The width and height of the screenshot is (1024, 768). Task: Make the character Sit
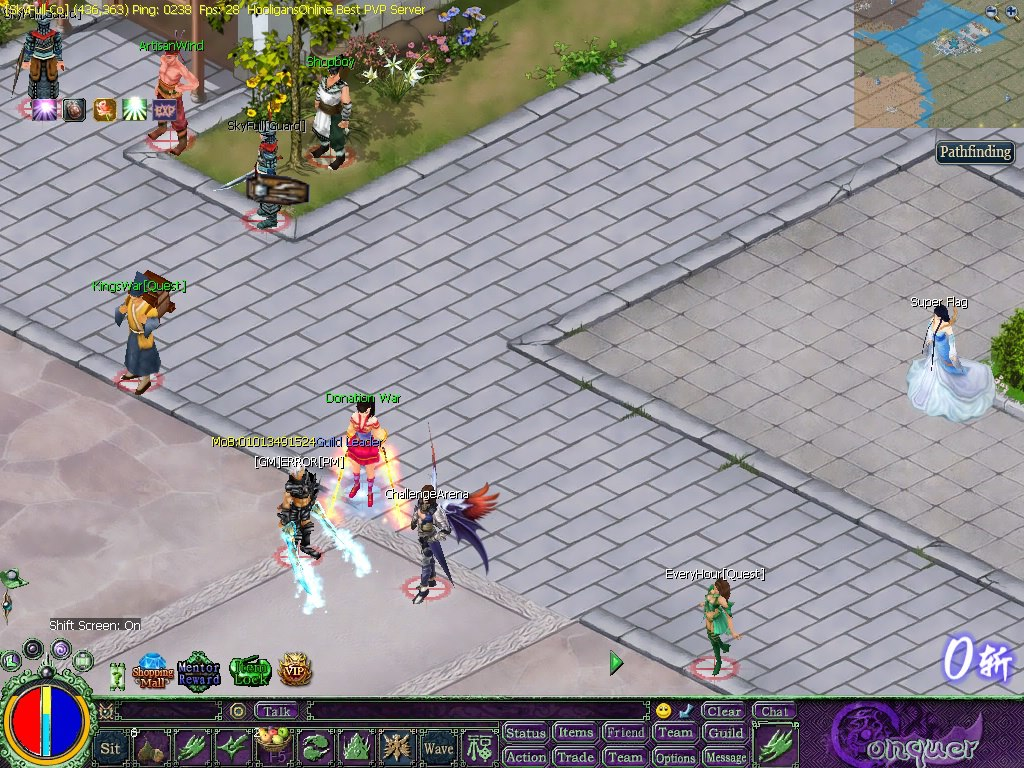(x=111, y=747)
